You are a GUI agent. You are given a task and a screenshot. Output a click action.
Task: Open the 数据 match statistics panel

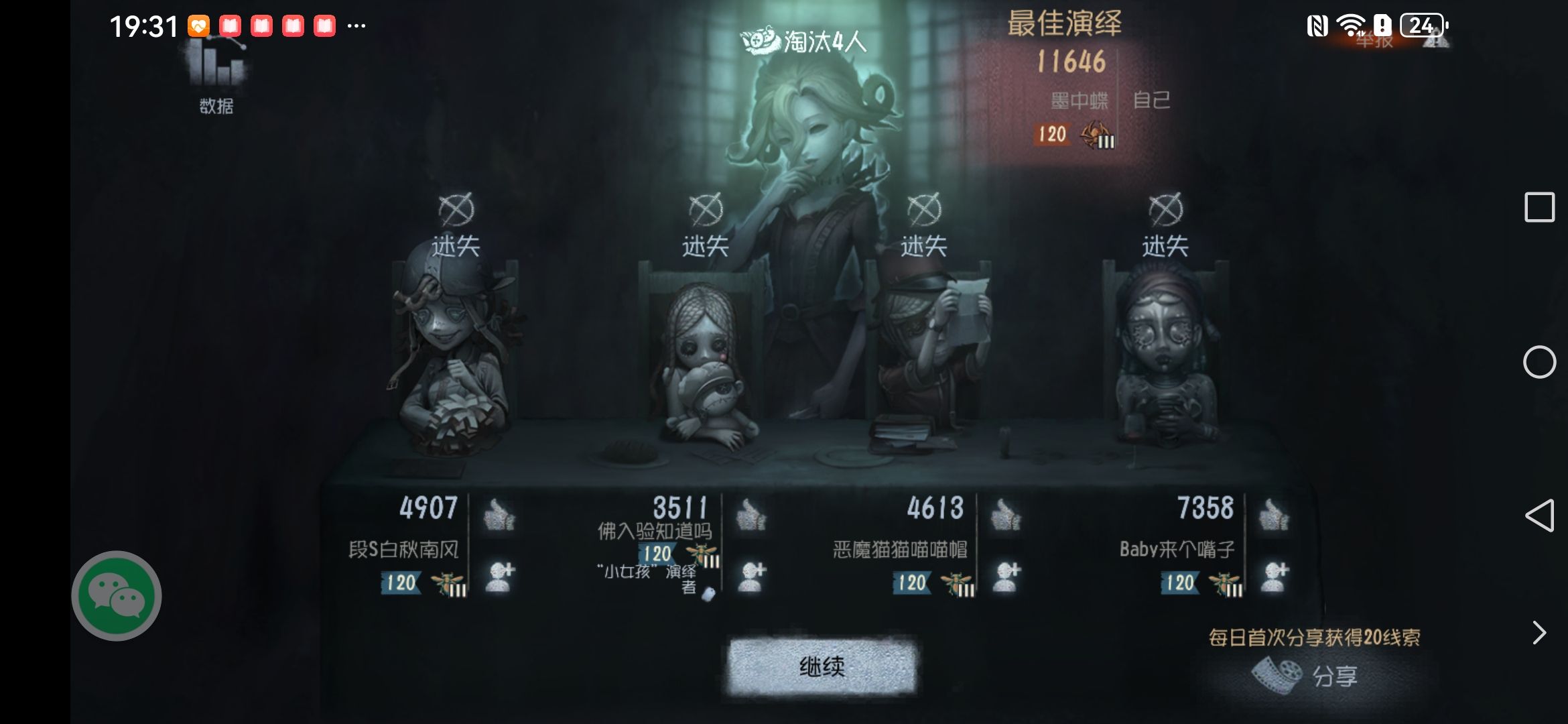tap(216, 74)
